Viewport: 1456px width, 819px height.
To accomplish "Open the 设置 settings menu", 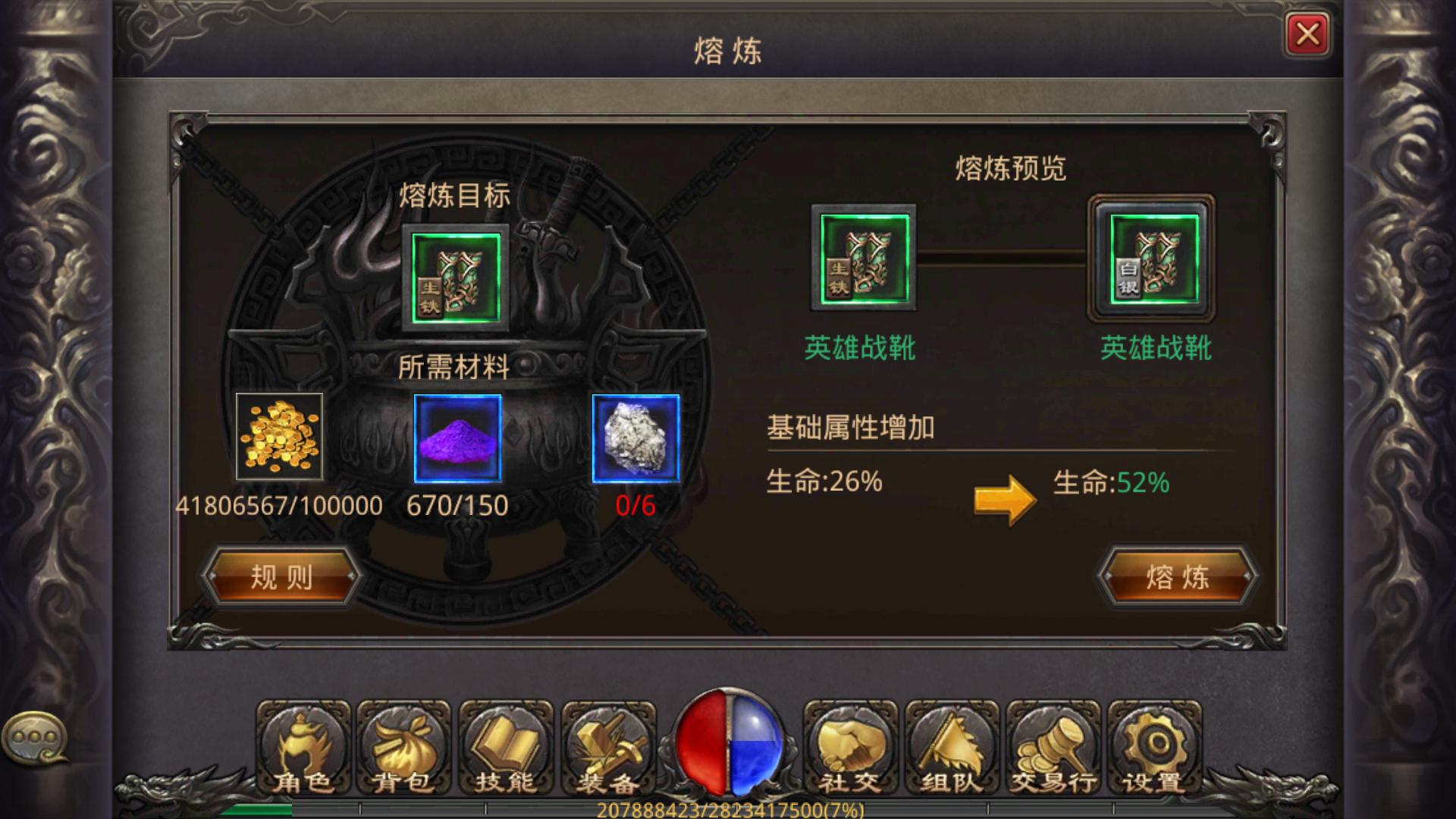I will point(1151,747).
